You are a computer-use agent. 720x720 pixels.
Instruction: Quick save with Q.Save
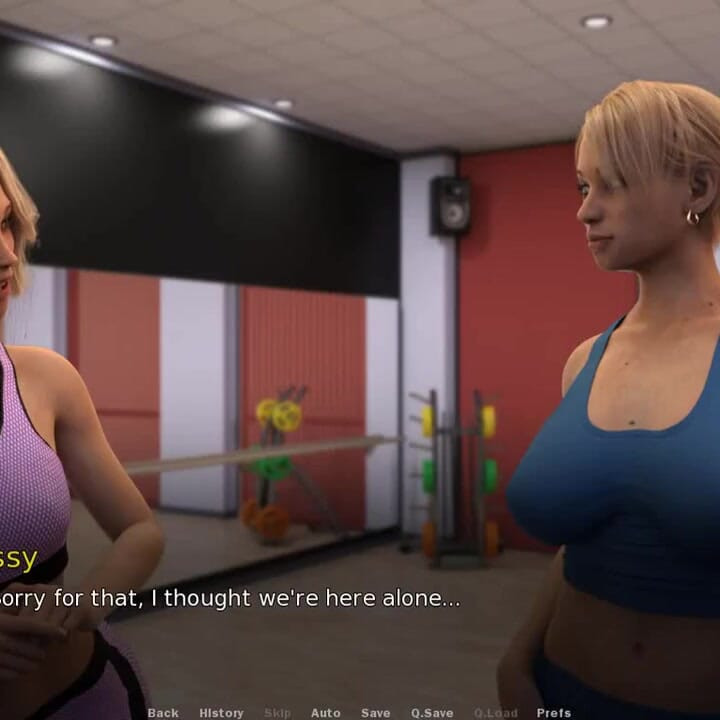(432, 713)
